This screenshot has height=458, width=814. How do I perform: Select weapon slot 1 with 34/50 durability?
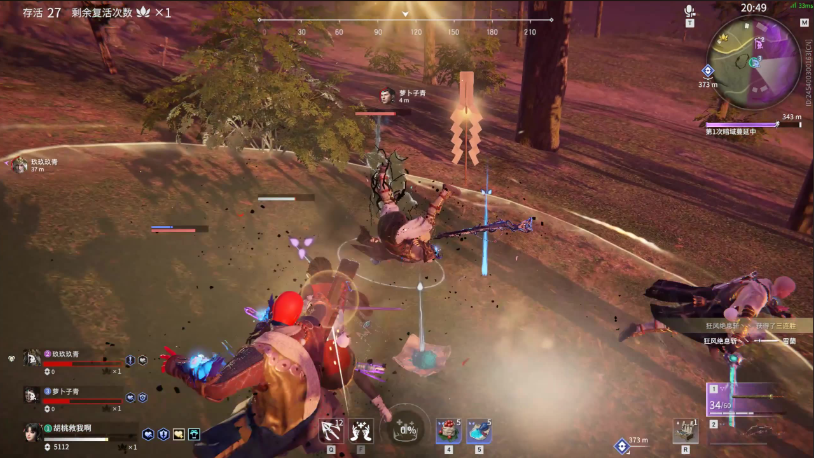coord(744,399)
